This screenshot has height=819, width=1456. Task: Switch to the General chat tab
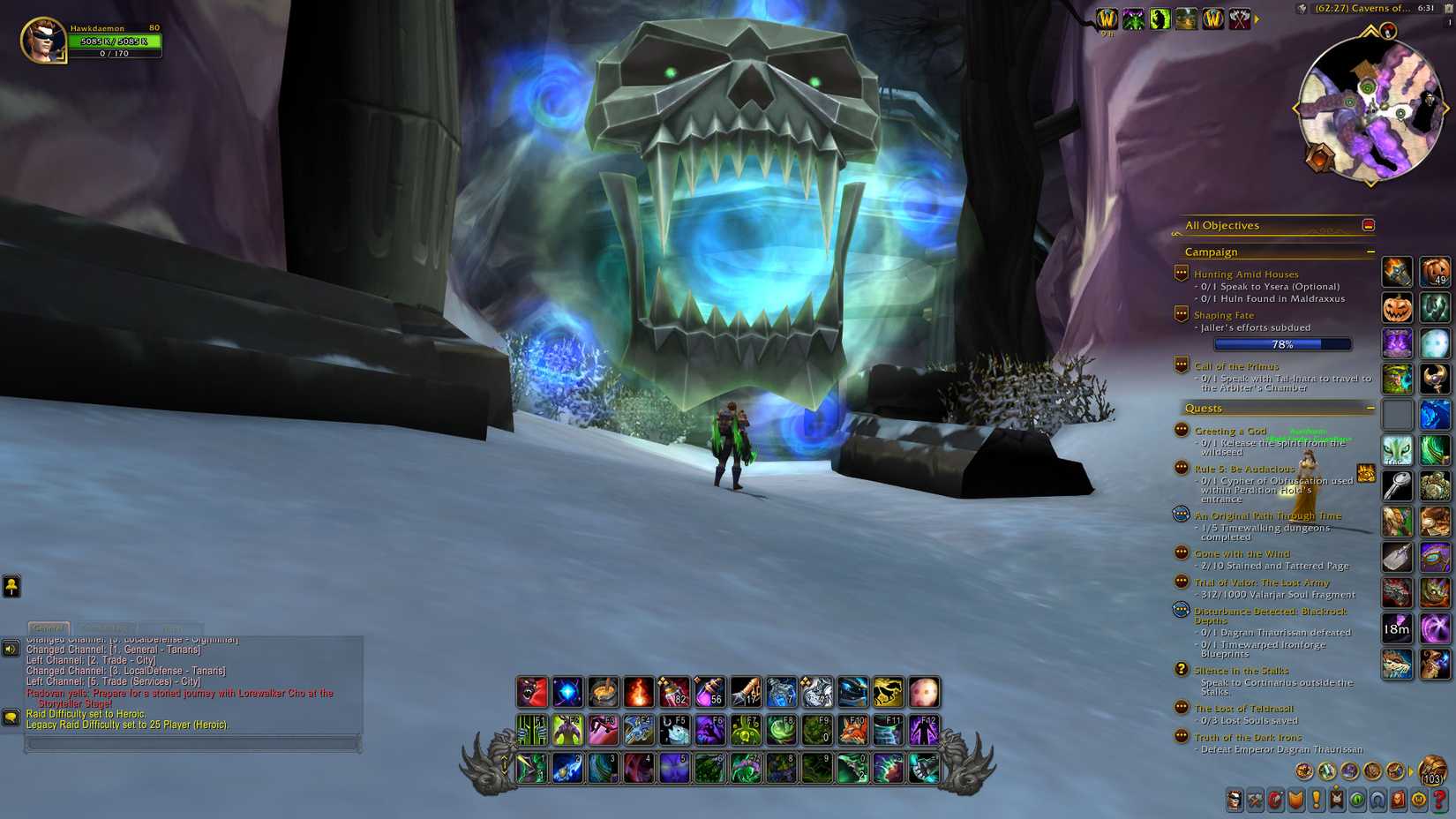(x=48, y=628)
